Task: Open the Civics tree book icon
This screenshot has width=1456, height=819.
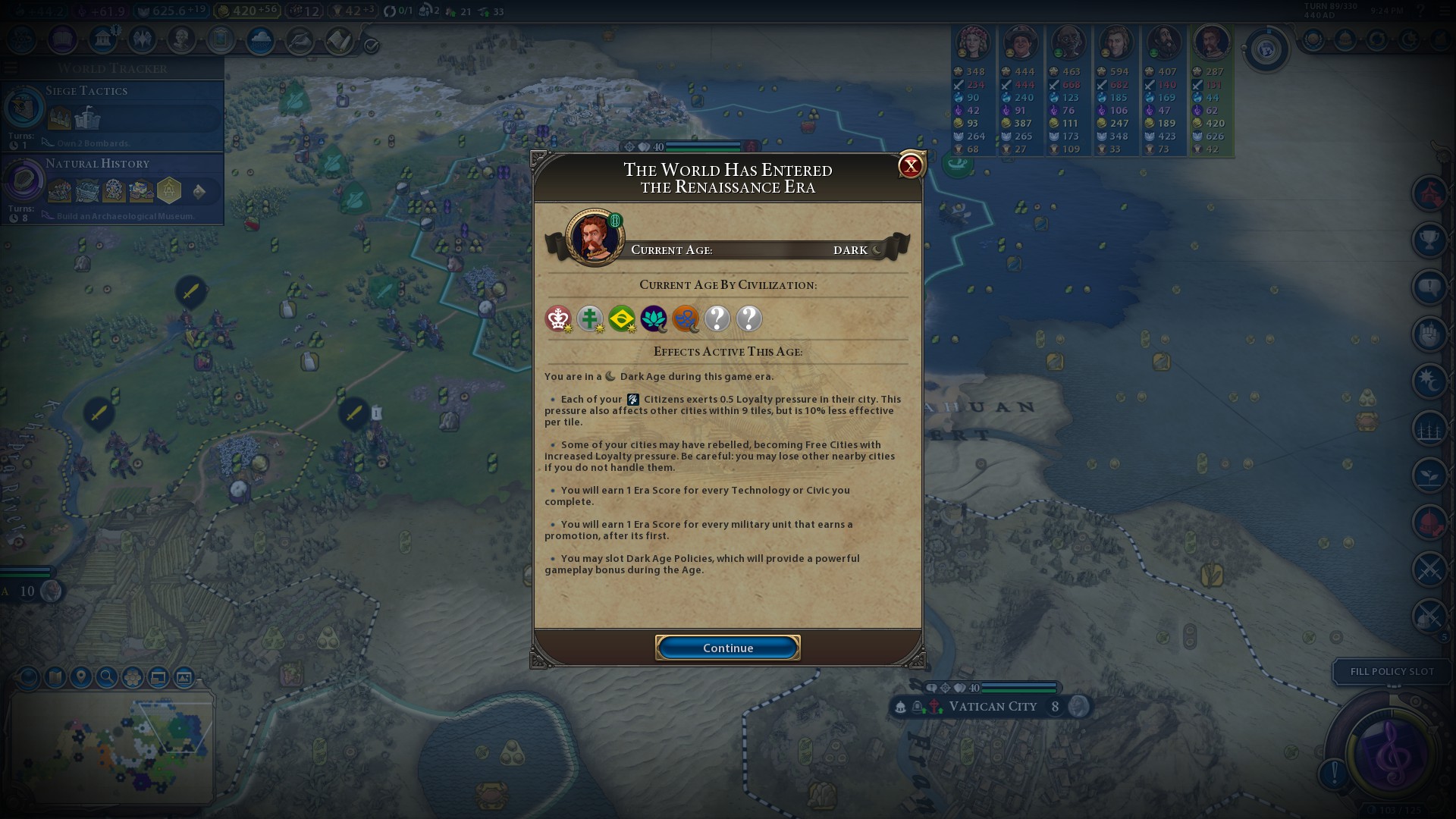Action: click(62, 39)
